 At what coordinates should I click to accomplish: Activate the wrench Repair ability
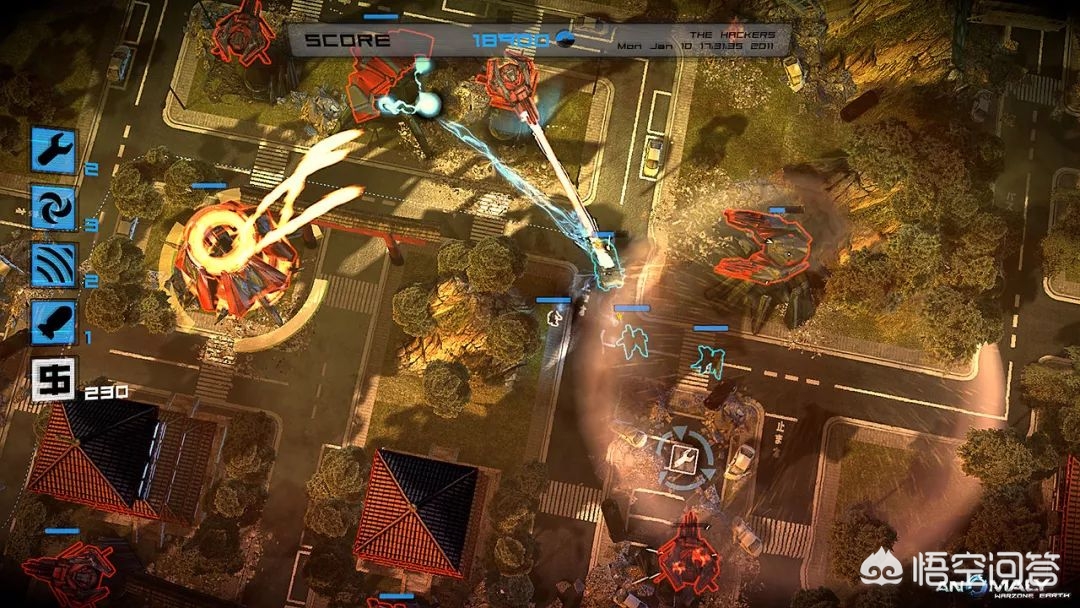click(54, 150)
